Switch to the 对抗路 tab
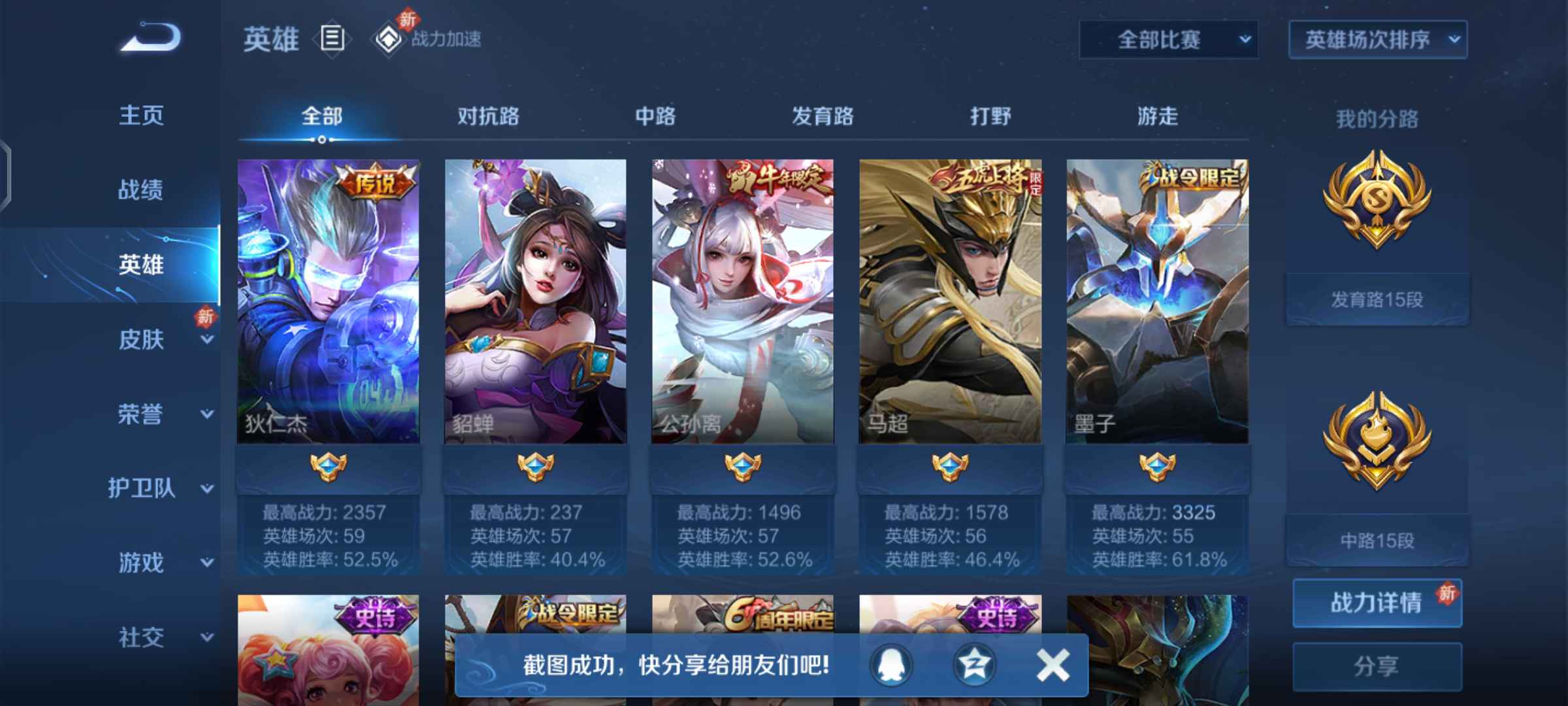The image size is (1568, 706). point(487,116)
